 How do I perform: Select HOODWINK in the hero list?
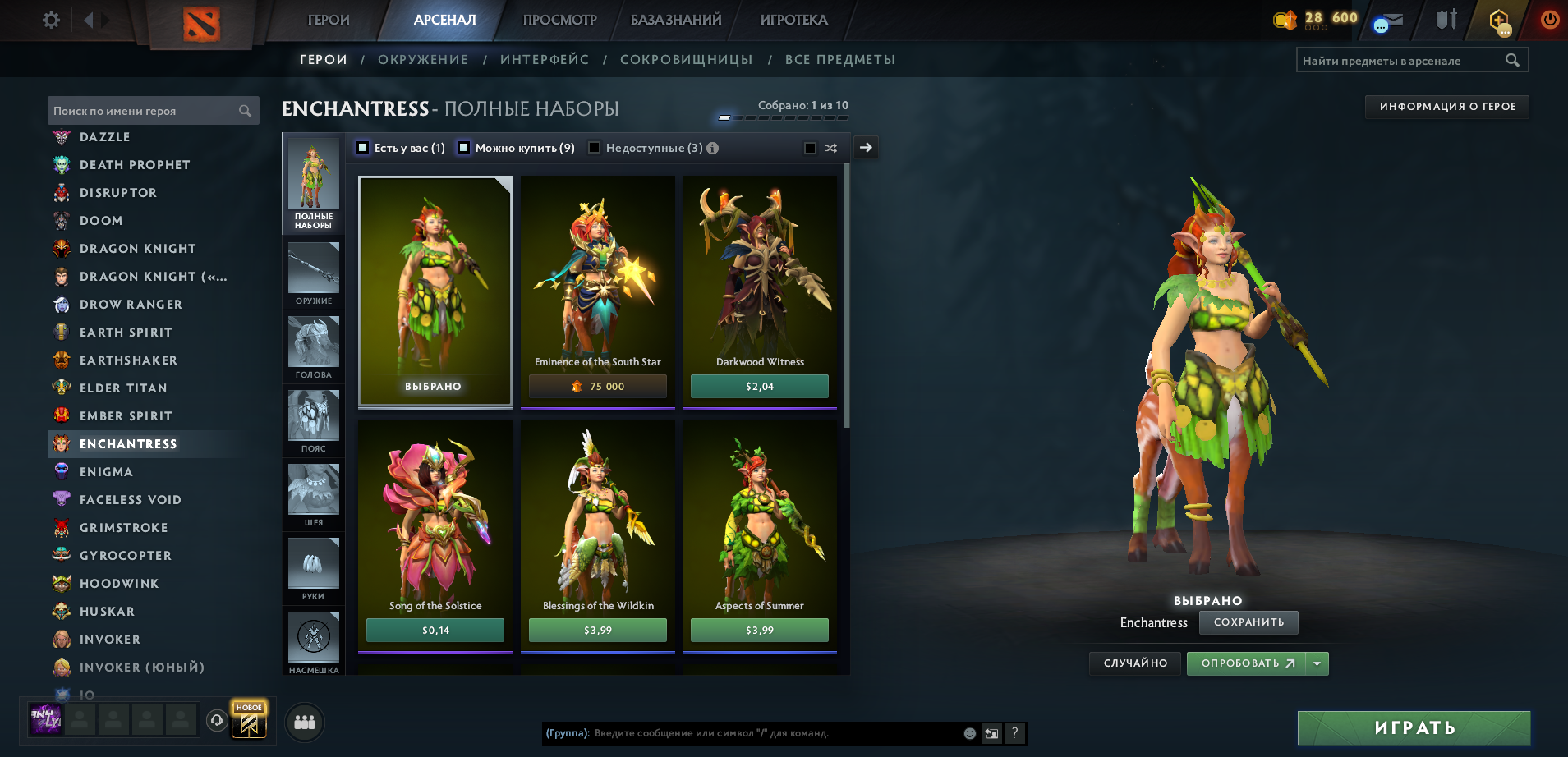click(x=120, y=583)
